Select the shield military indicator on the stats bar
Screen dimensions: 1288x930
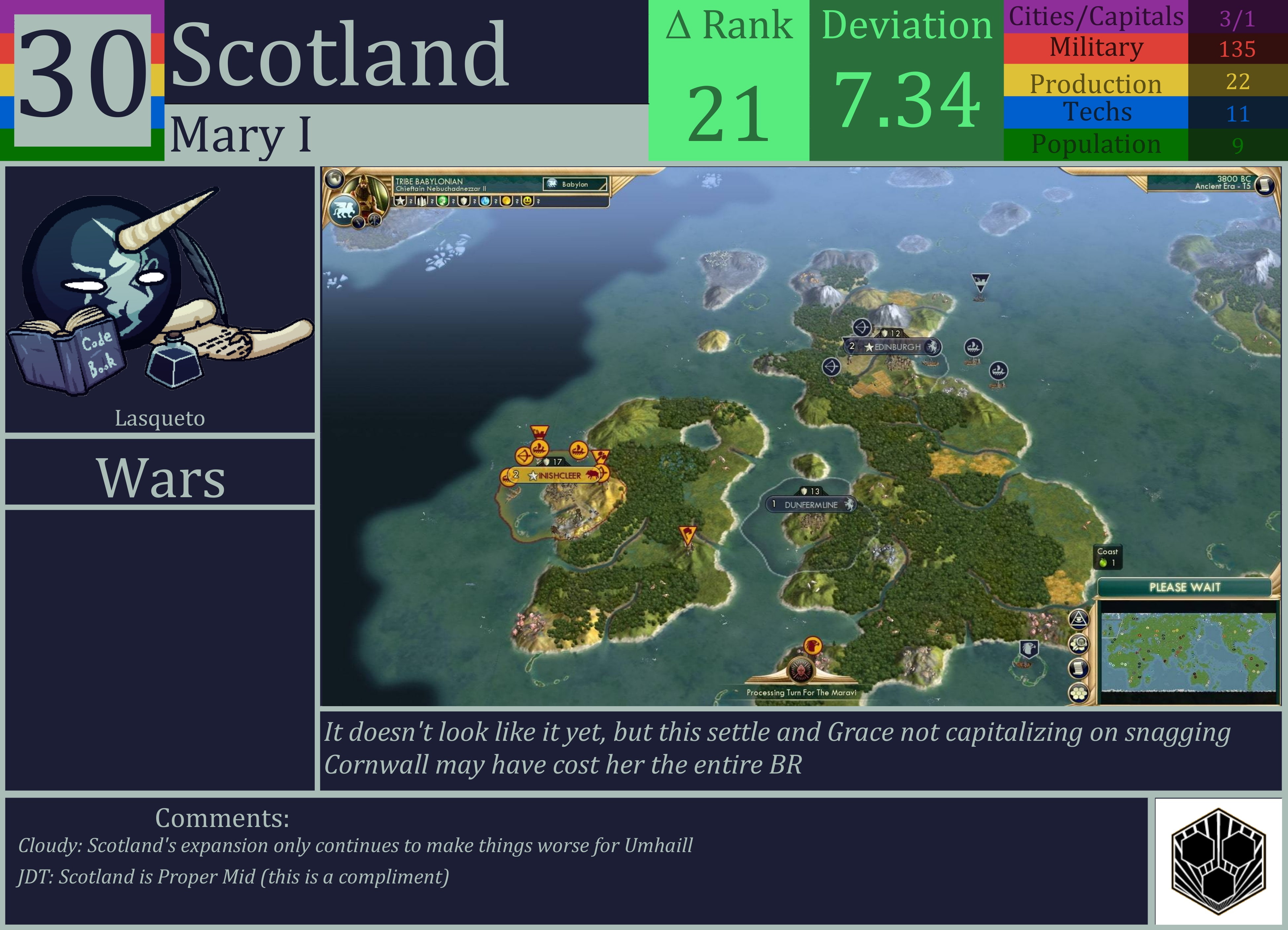coord(463,202)
